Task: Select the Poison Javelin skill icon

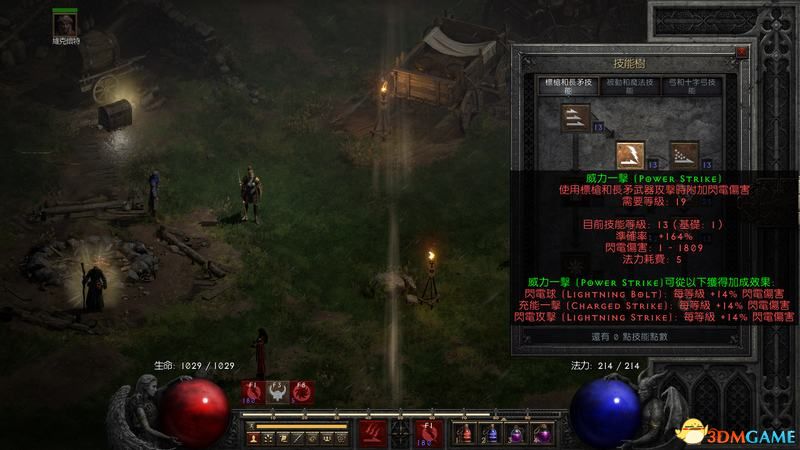Action: [683, 155]
